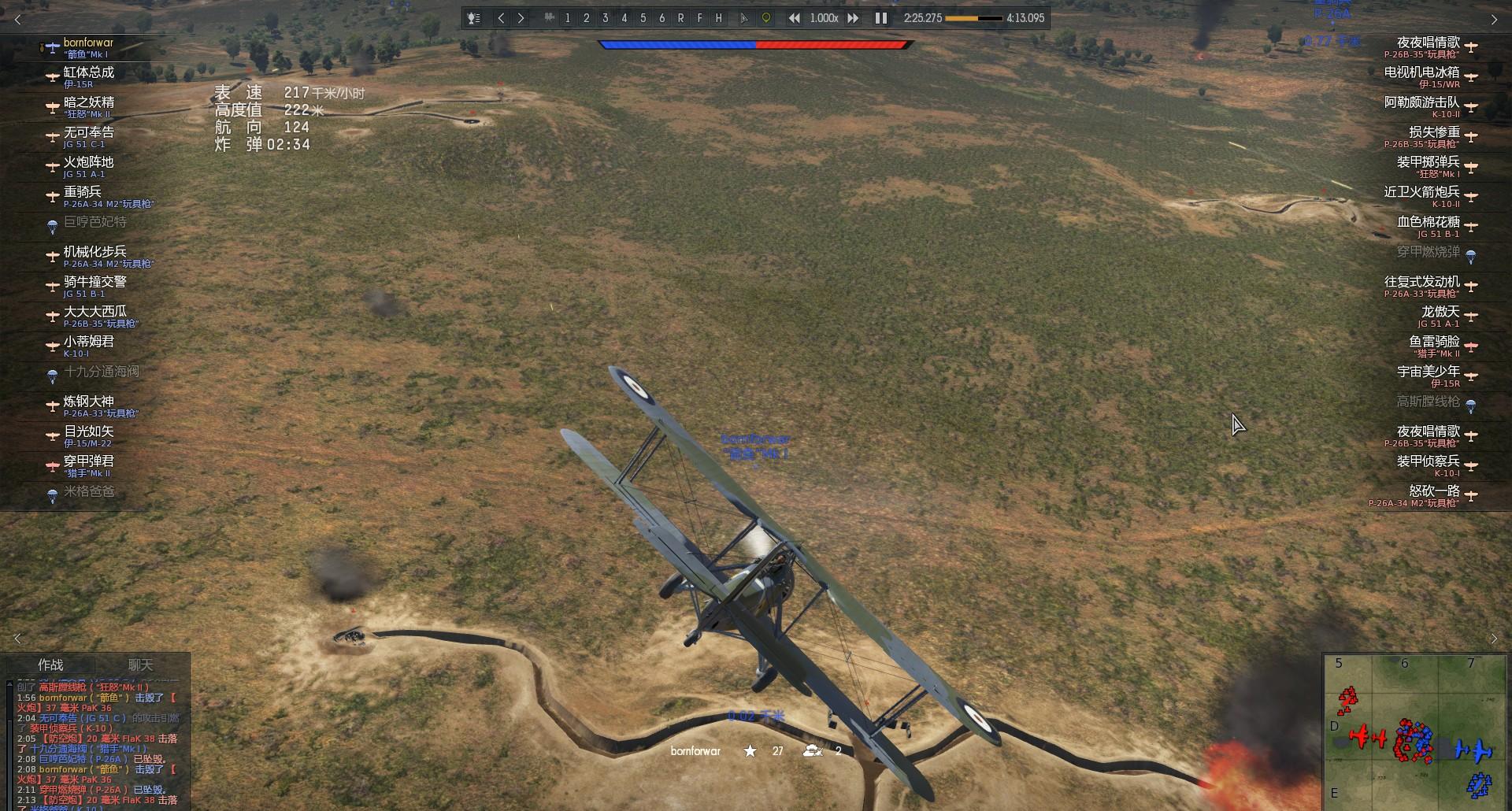Select player 怒砍一路 in right team list
Screen dimensions: 1512x811
1433,495
